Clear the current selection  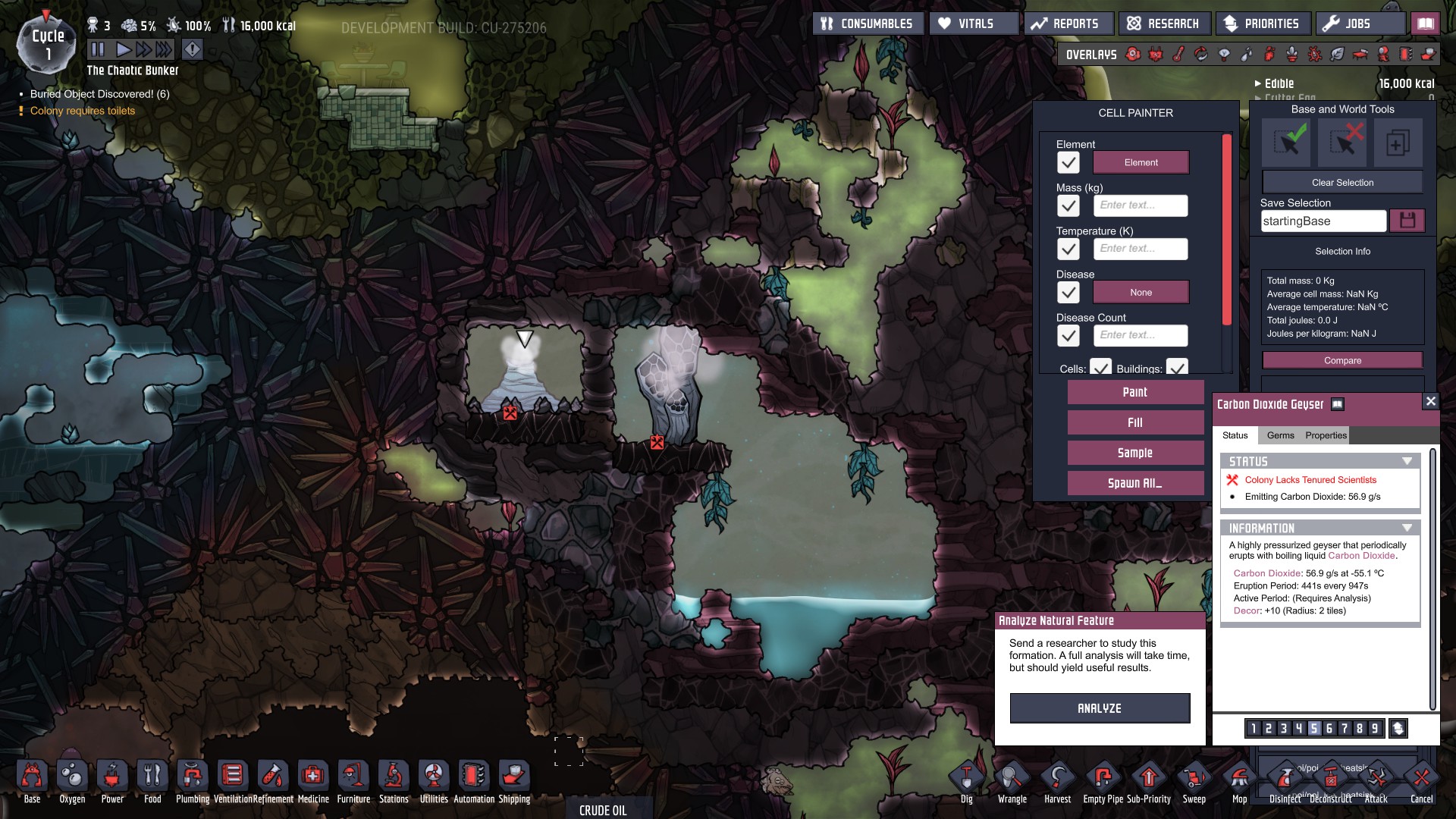[x=1342, y=183]
